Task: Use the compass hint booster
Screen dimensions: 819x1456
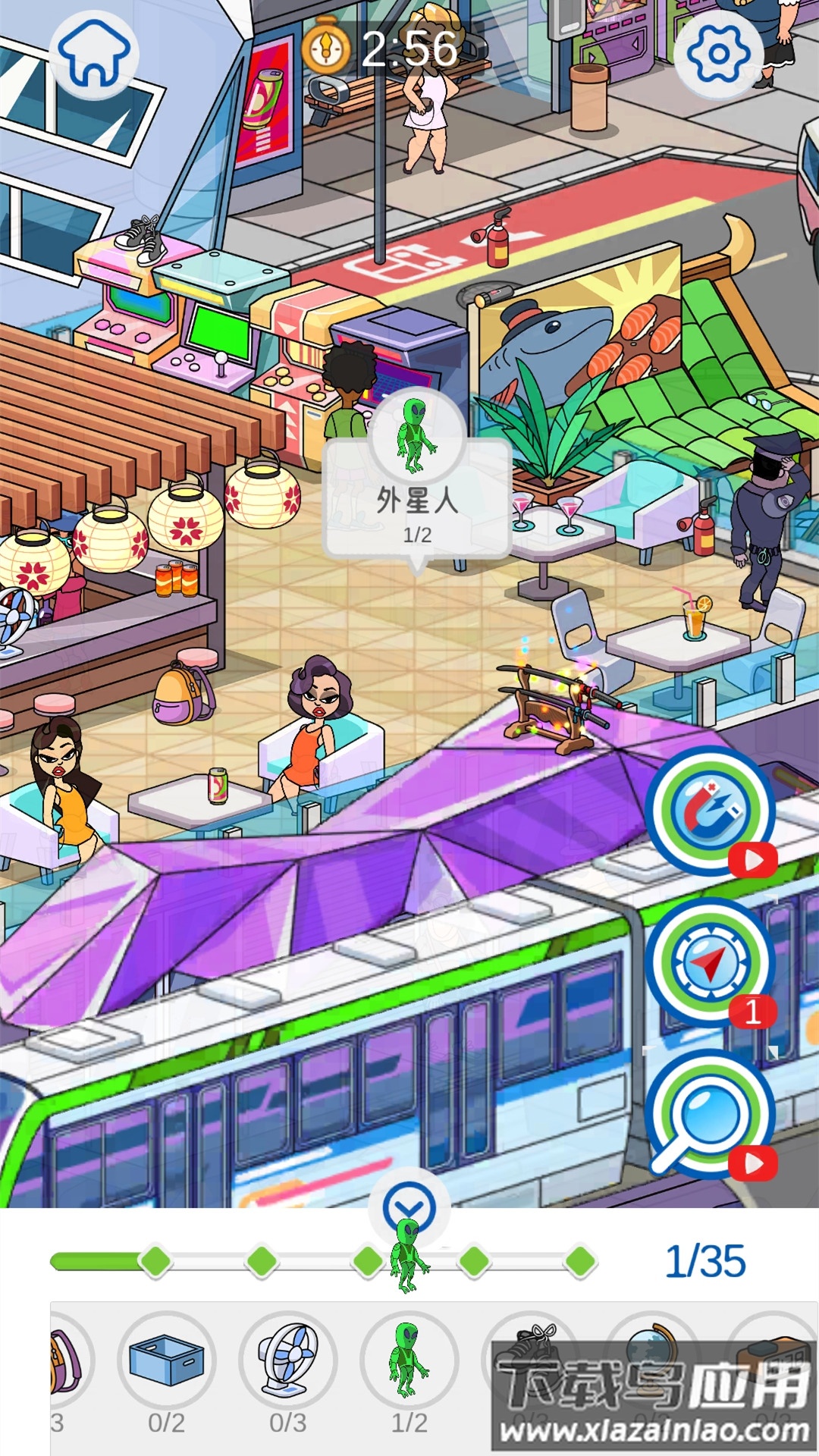Action: coord(711,962)
